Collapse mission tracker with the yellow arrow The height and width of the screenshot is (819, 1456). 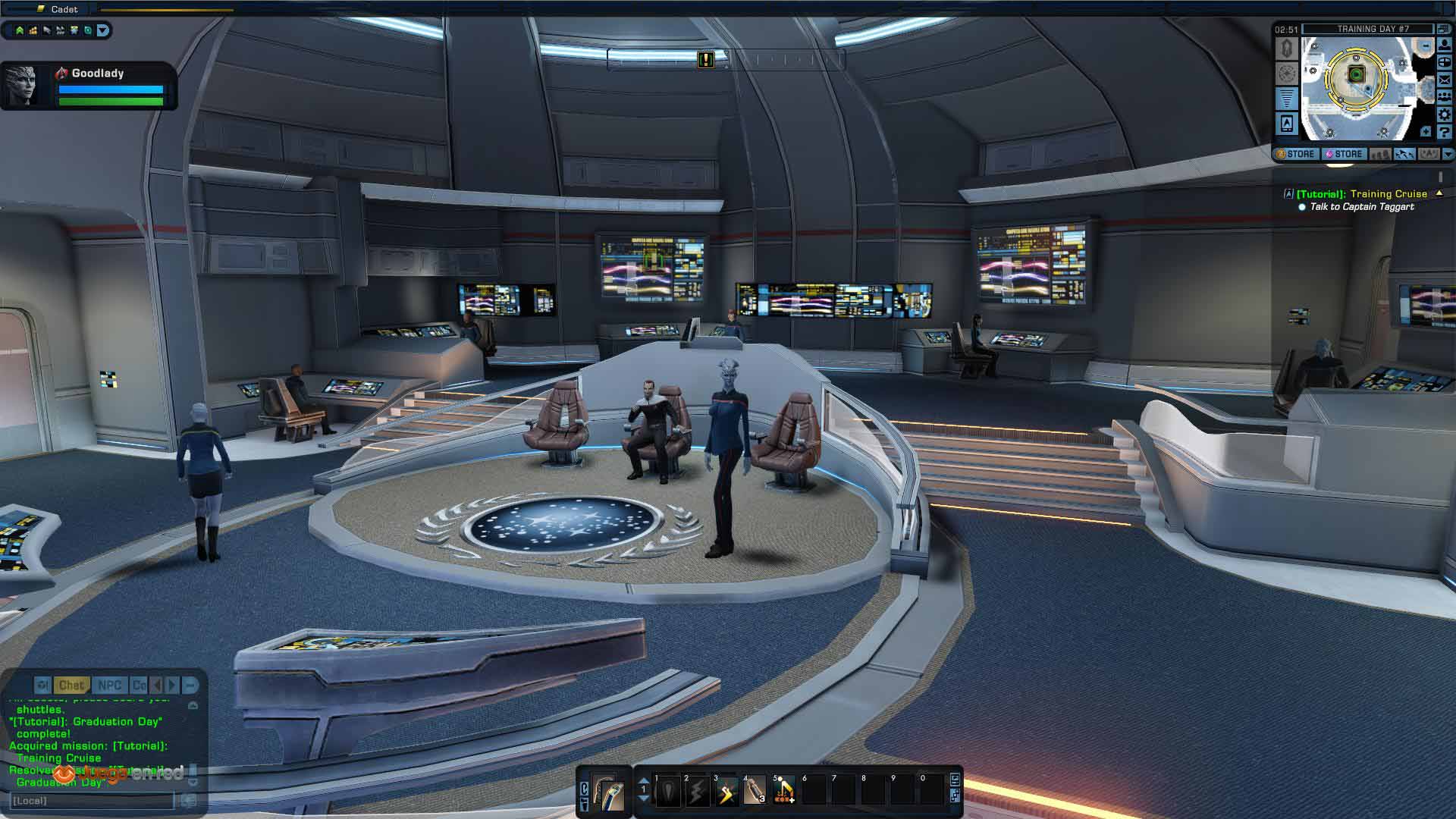[x=1439, y=193]
